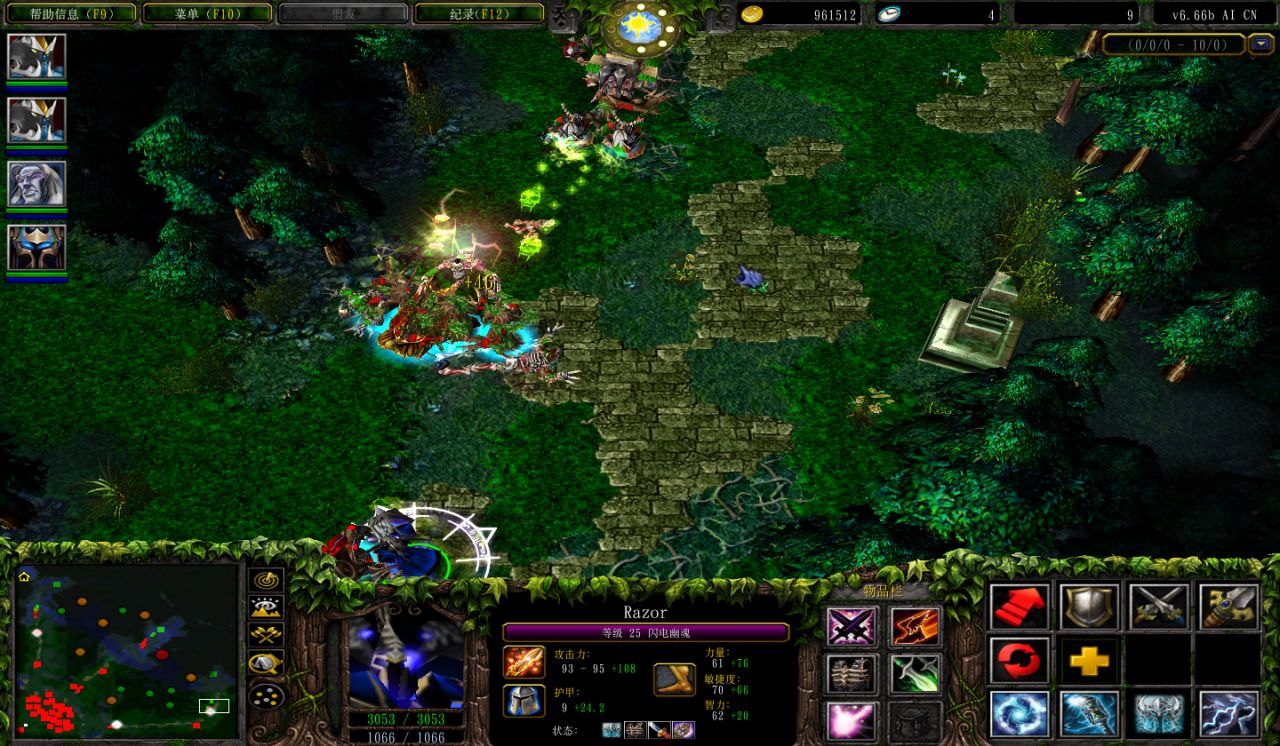
Task: Open the 菜单 (F10) game menu
Action: (x=207, y=13)
